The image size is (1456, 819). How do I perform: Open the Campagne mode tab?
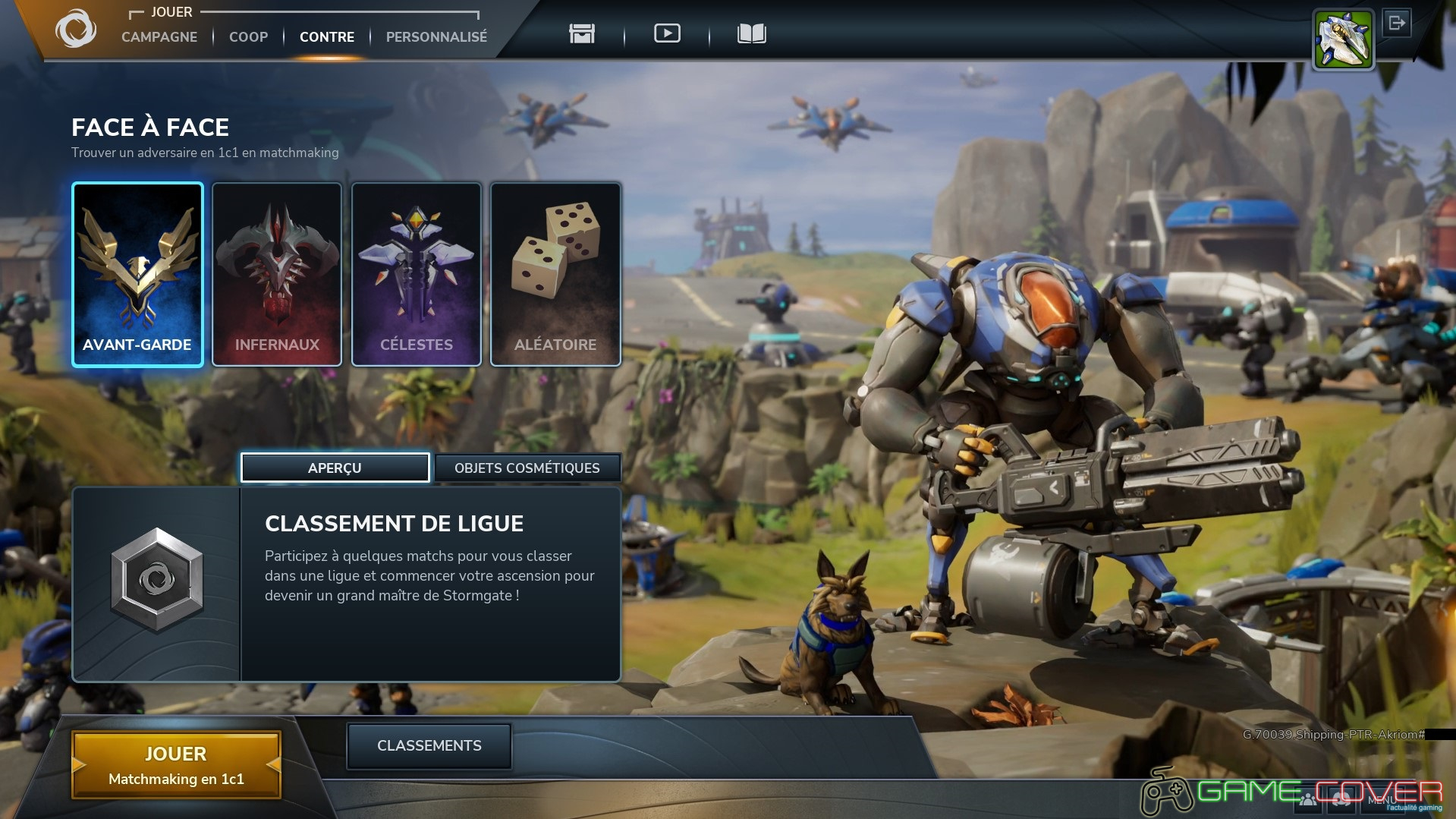point(159,36)
